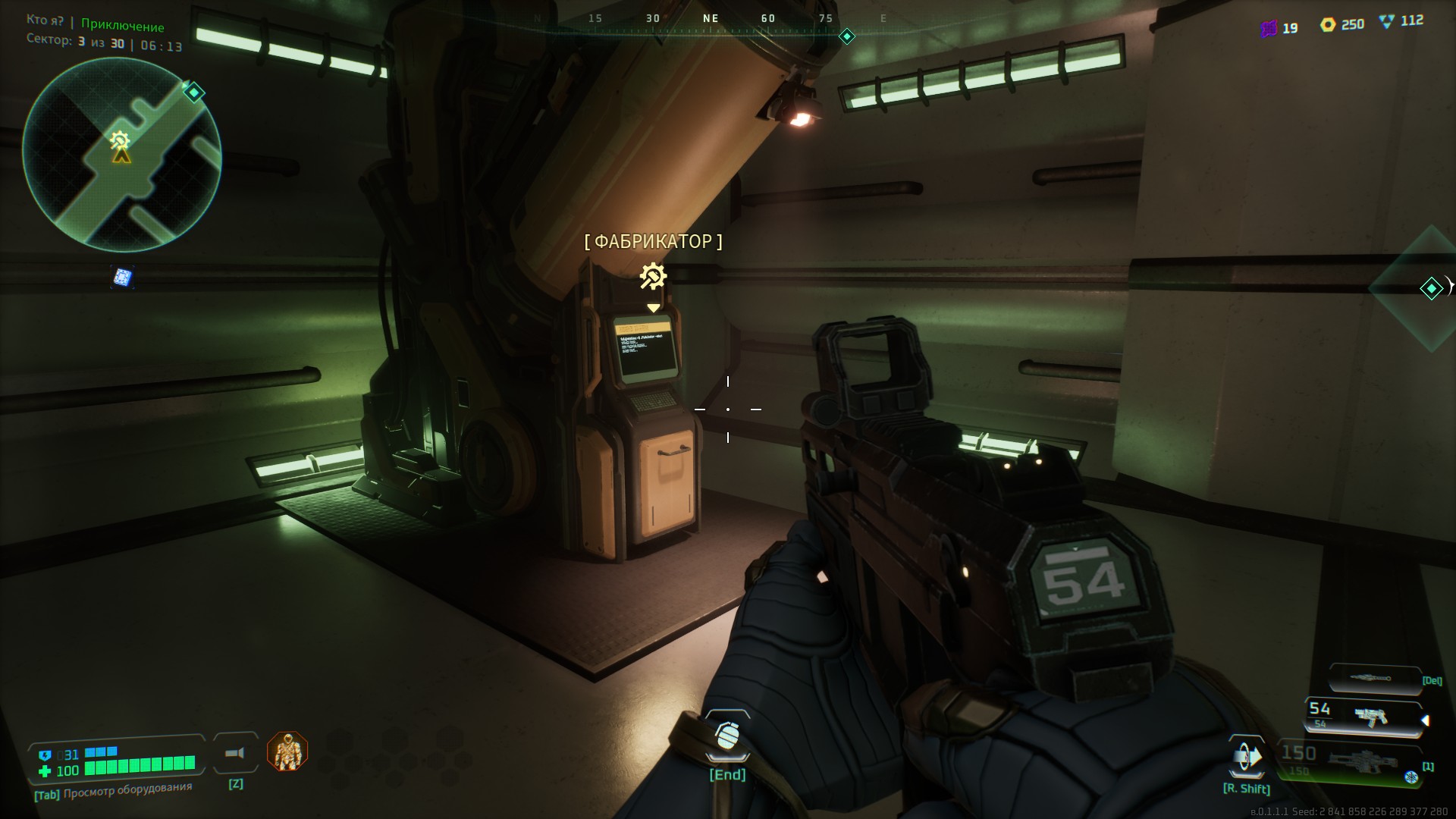Click the blue cube icon below the minimap

click(x=123, y=278)
